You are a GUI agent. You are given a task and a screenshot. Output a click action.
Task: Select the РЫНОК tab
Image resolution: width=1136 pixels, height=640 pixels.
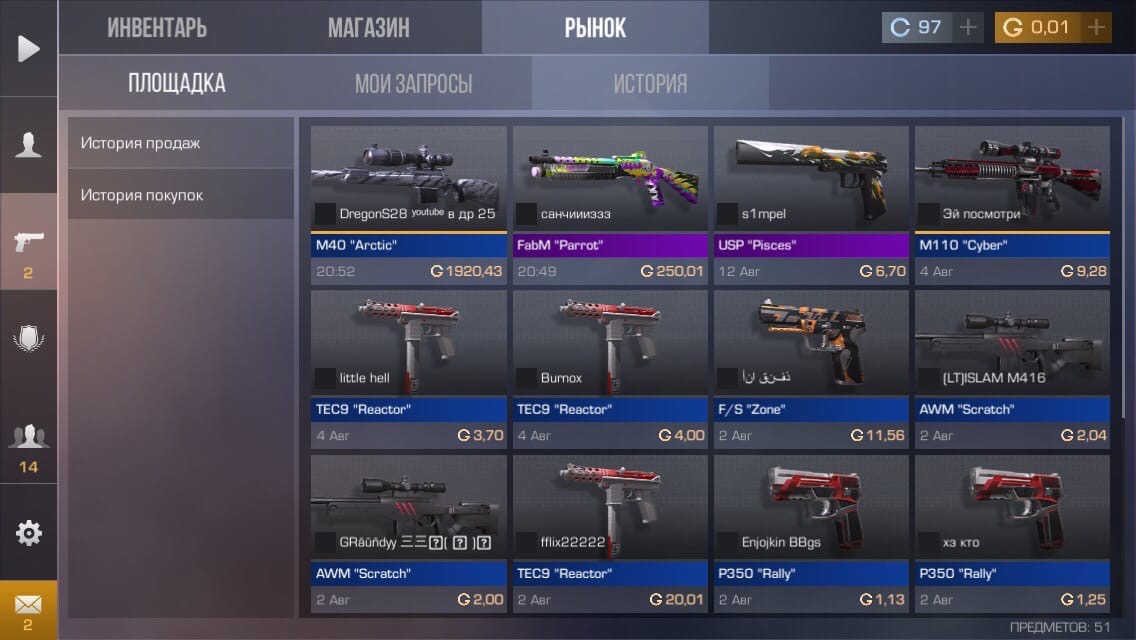(x=595, y=28)
